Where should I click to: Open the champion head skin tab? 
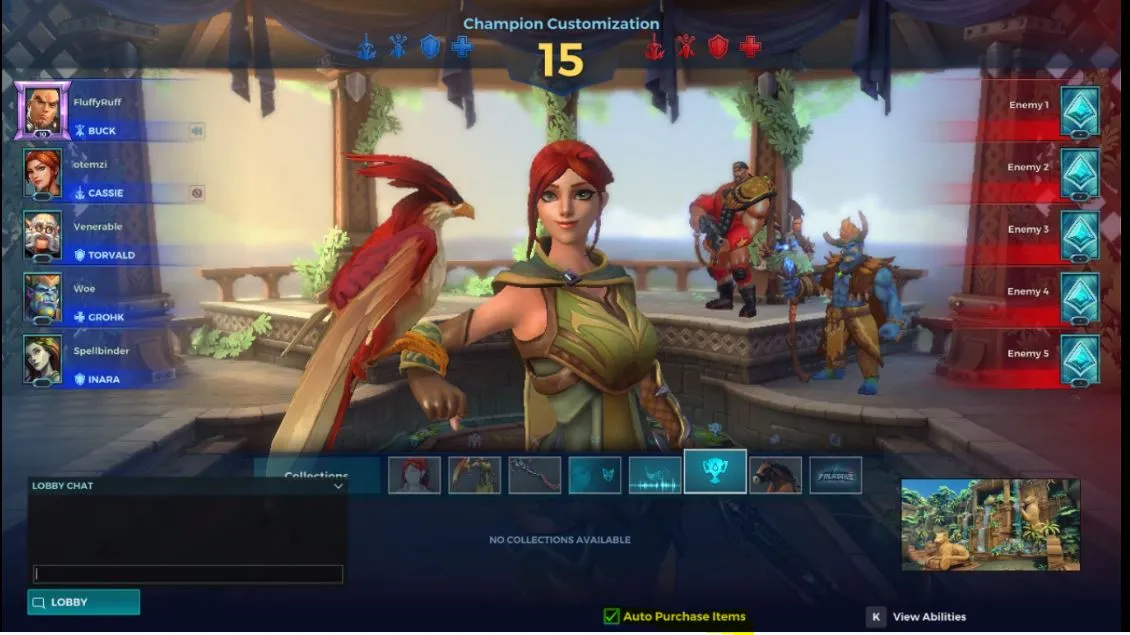(414, 475)
